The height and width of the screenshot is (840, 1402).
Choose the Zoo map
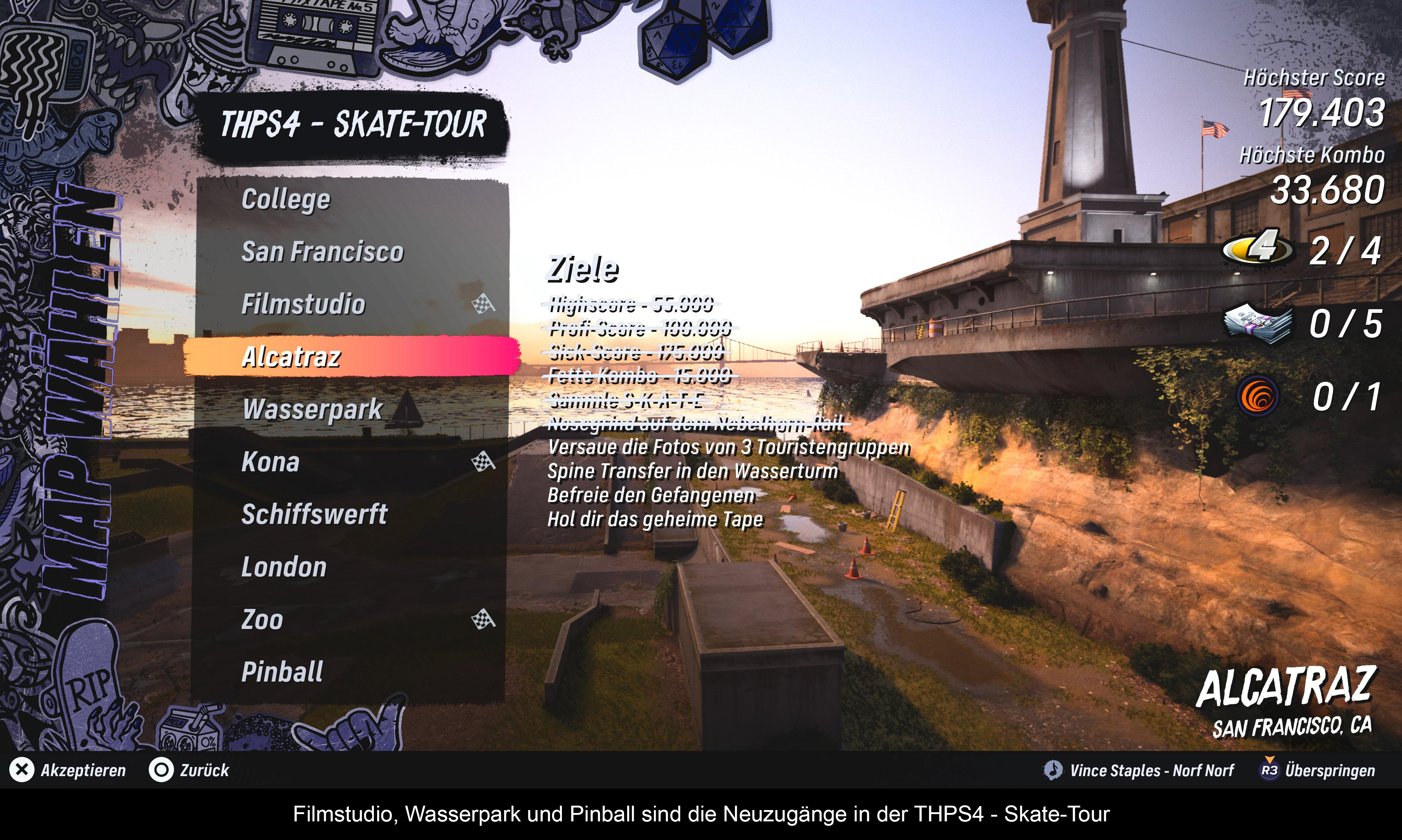coord(263,620)
